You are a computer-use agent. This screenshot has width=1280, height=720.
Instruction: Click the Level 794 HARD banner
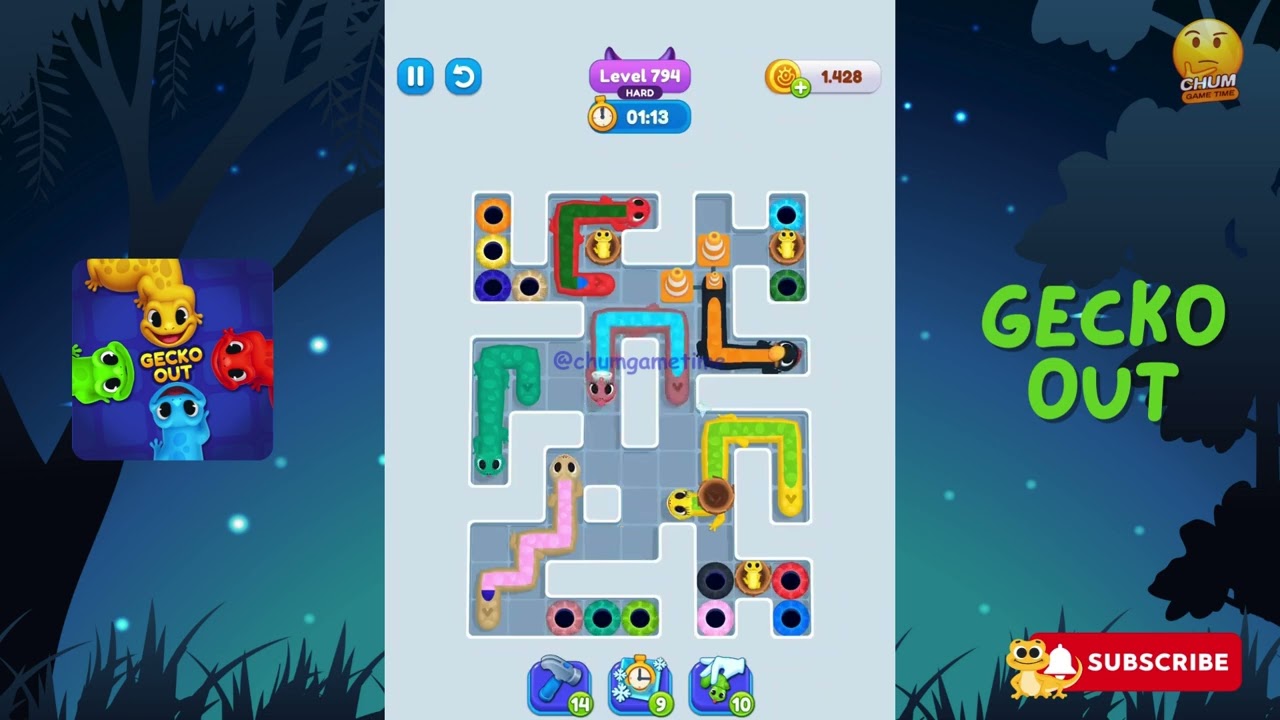point(639,76)
